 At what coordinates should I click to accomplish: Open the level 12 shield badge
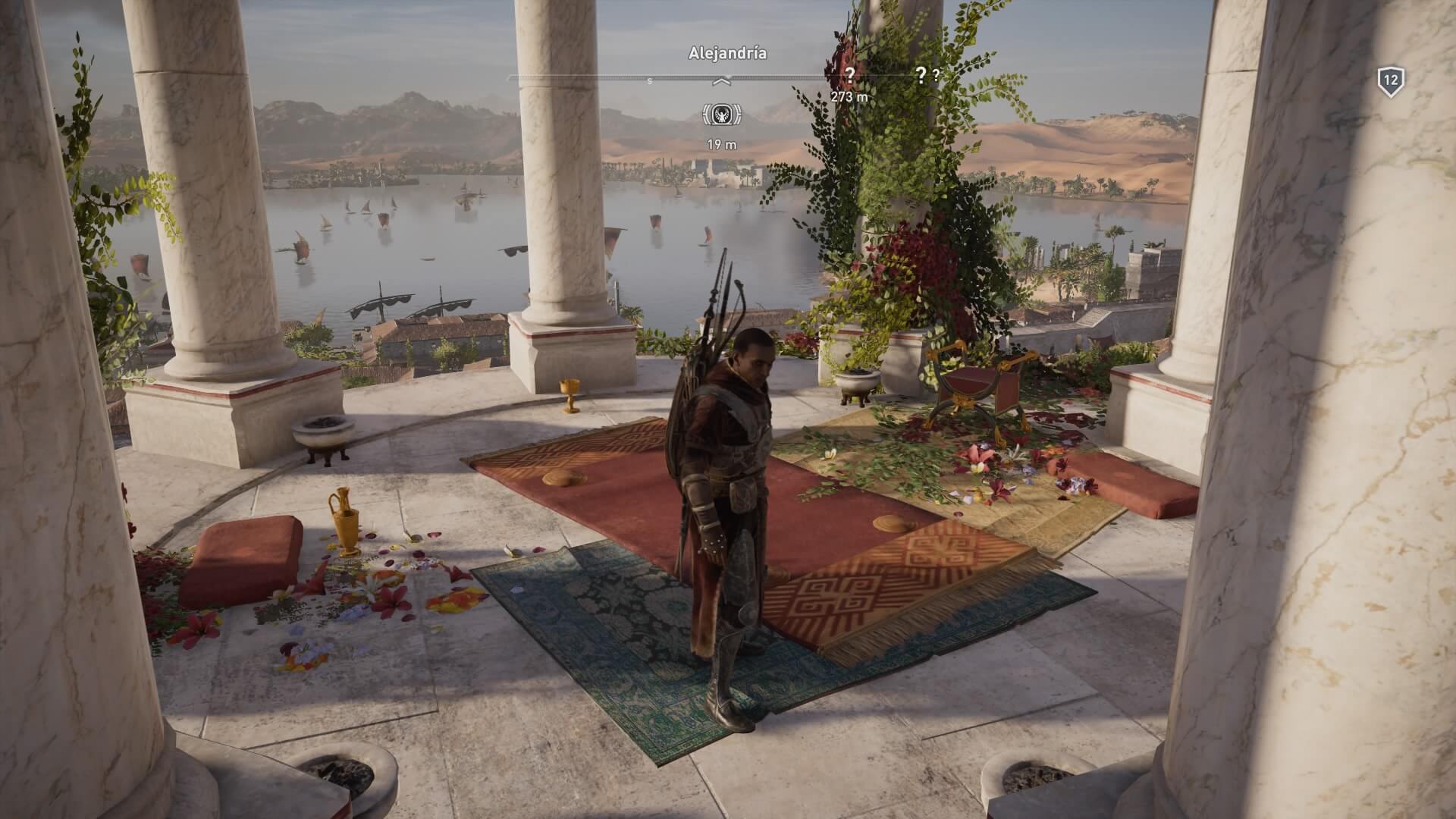pos(1391,82)
